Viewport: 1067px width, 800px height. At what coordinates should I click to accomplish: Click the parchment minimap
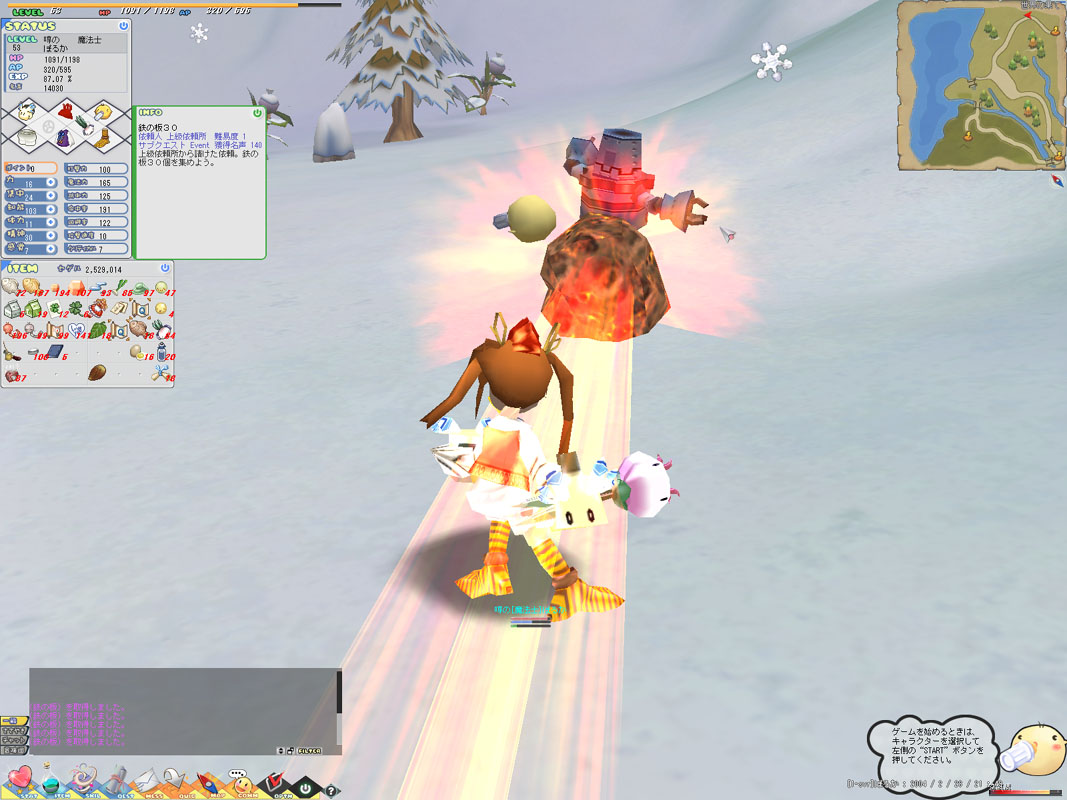click(979, 84)
